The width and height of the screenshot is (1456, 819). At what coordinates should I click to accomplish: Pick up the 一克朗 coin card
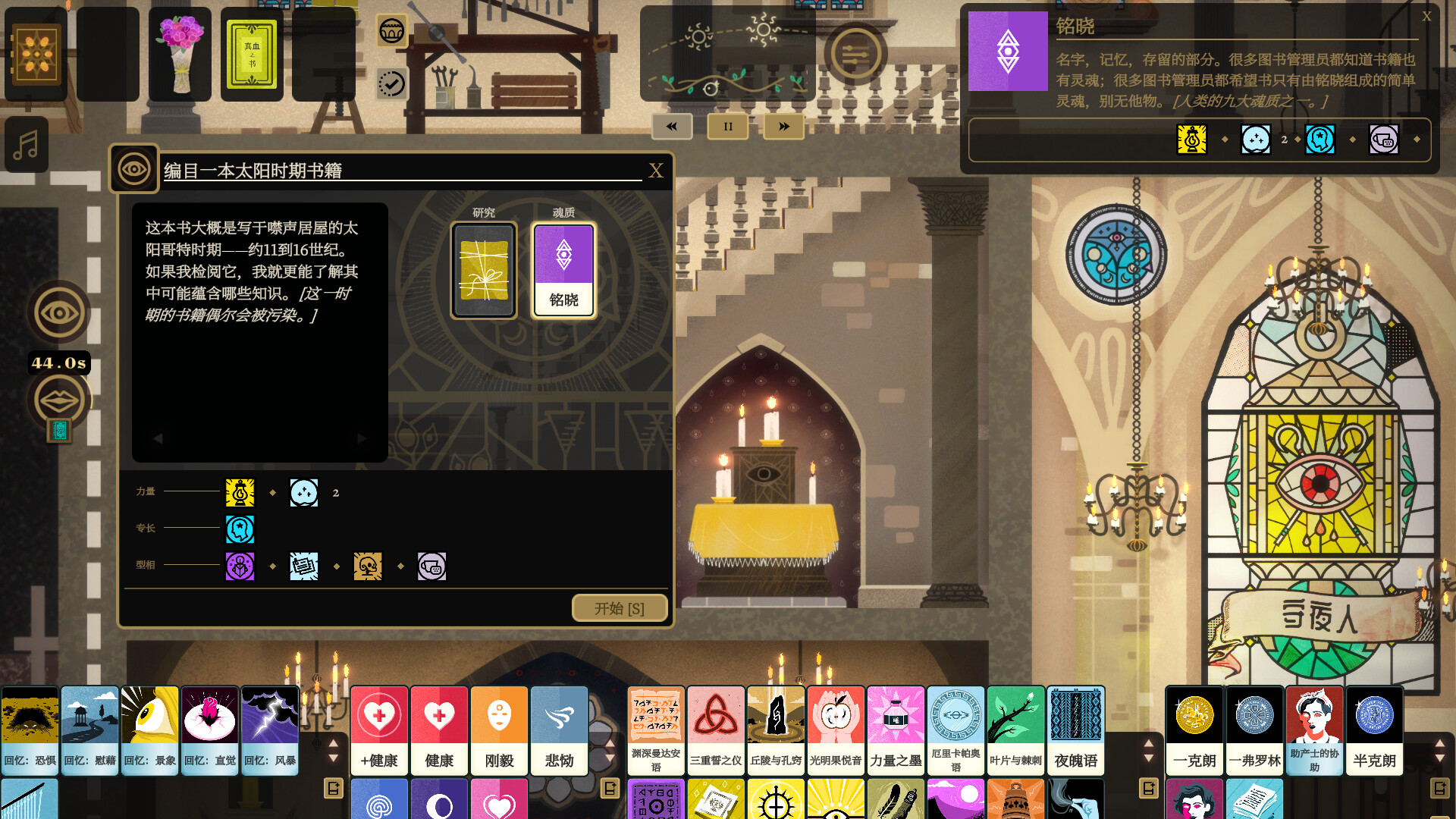(1194, 730)
